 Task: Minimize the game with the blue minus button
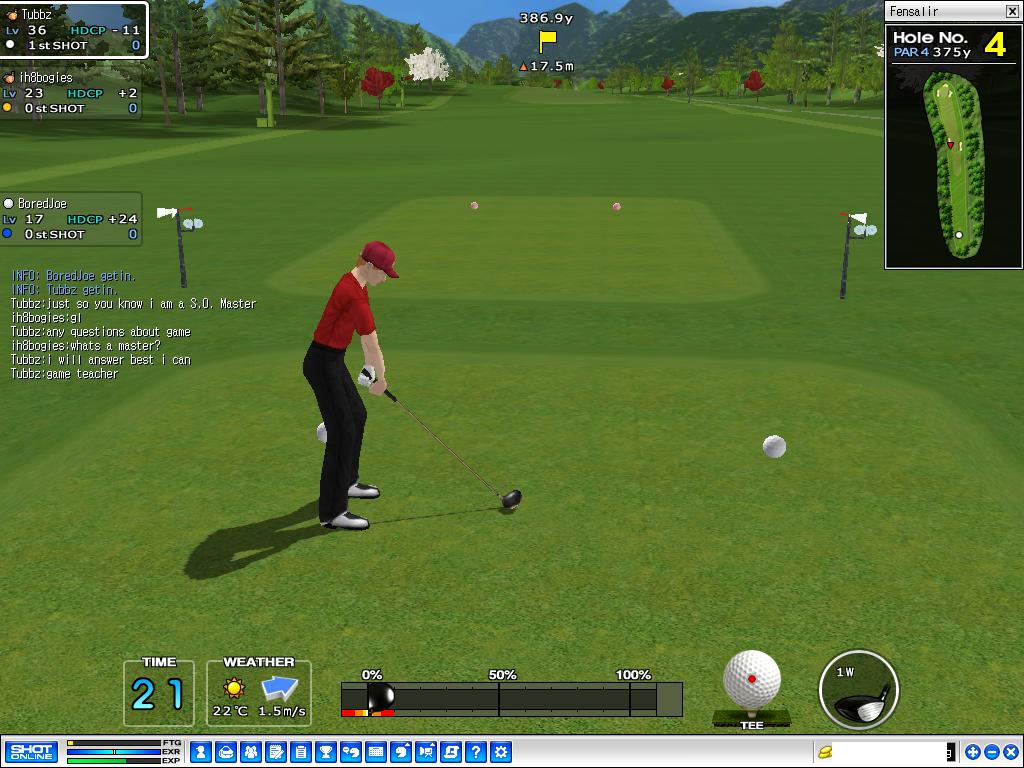[x=991, y=752]
